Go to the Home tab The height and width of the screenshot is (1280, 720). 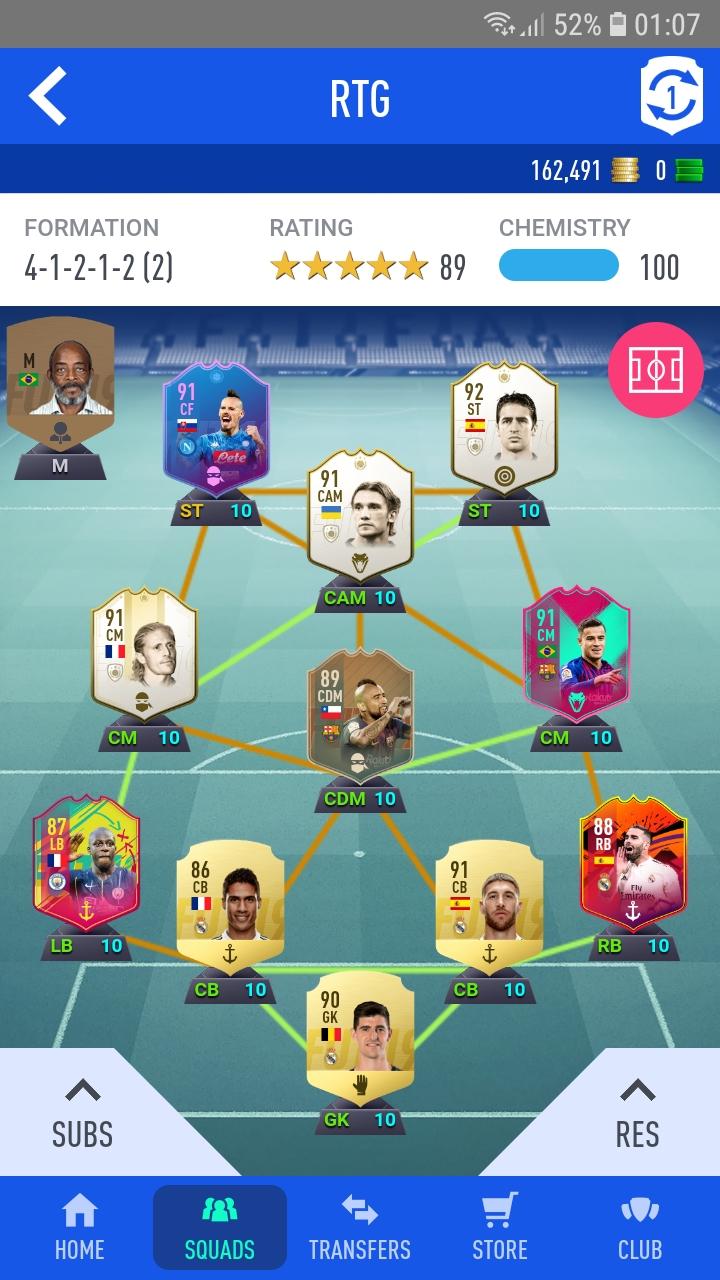click(79, 1228)
